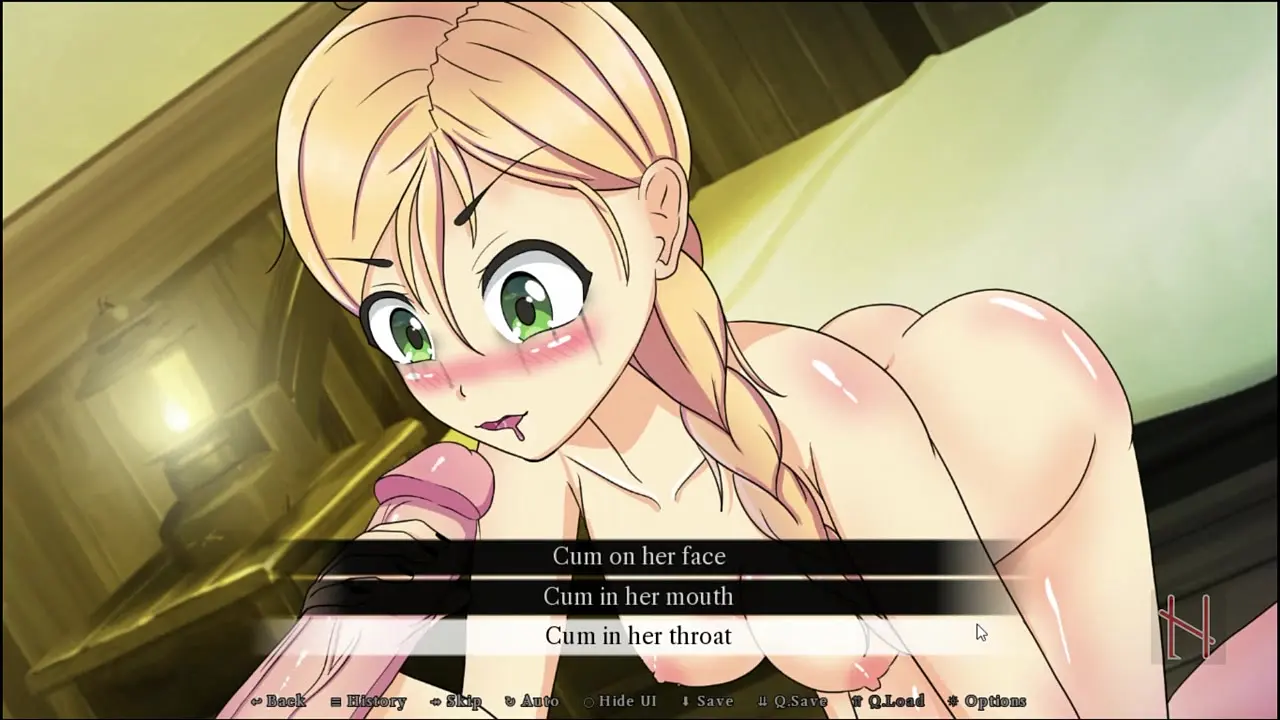This screenshot has width=1280, height=720.
Task: Toggle Auto advance mode
Action: pyautogui.click(x=531, y=701)
